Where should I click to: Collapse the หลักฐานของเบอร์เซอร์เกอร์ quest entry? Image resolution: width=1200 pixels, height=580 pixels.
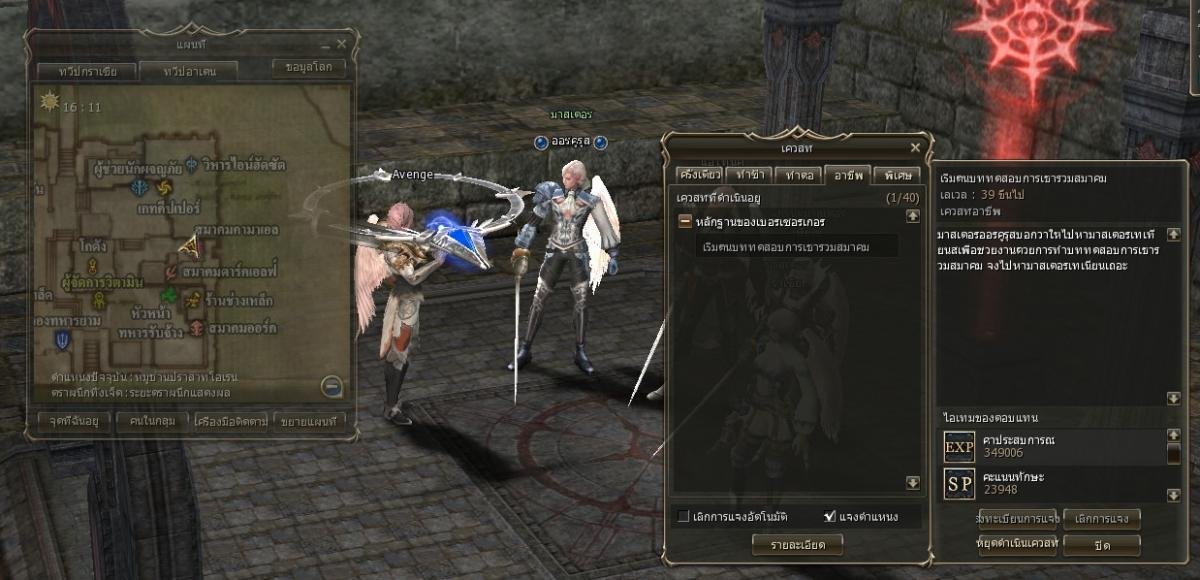point(685,221)
